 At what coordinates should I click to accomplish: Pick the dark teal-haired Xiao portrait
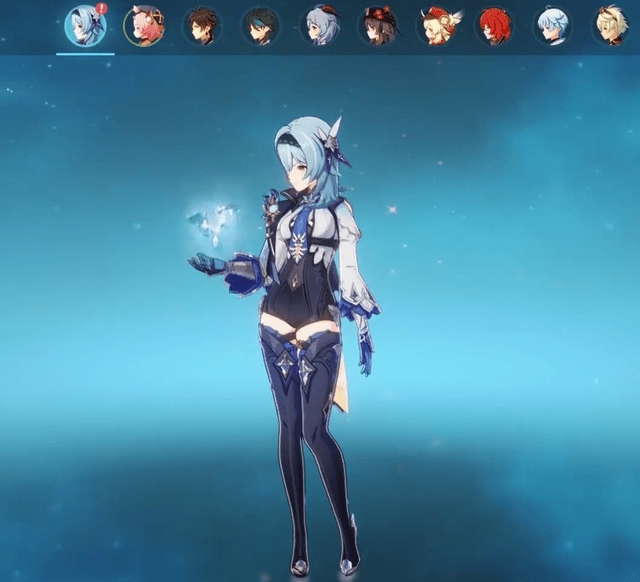261,26
